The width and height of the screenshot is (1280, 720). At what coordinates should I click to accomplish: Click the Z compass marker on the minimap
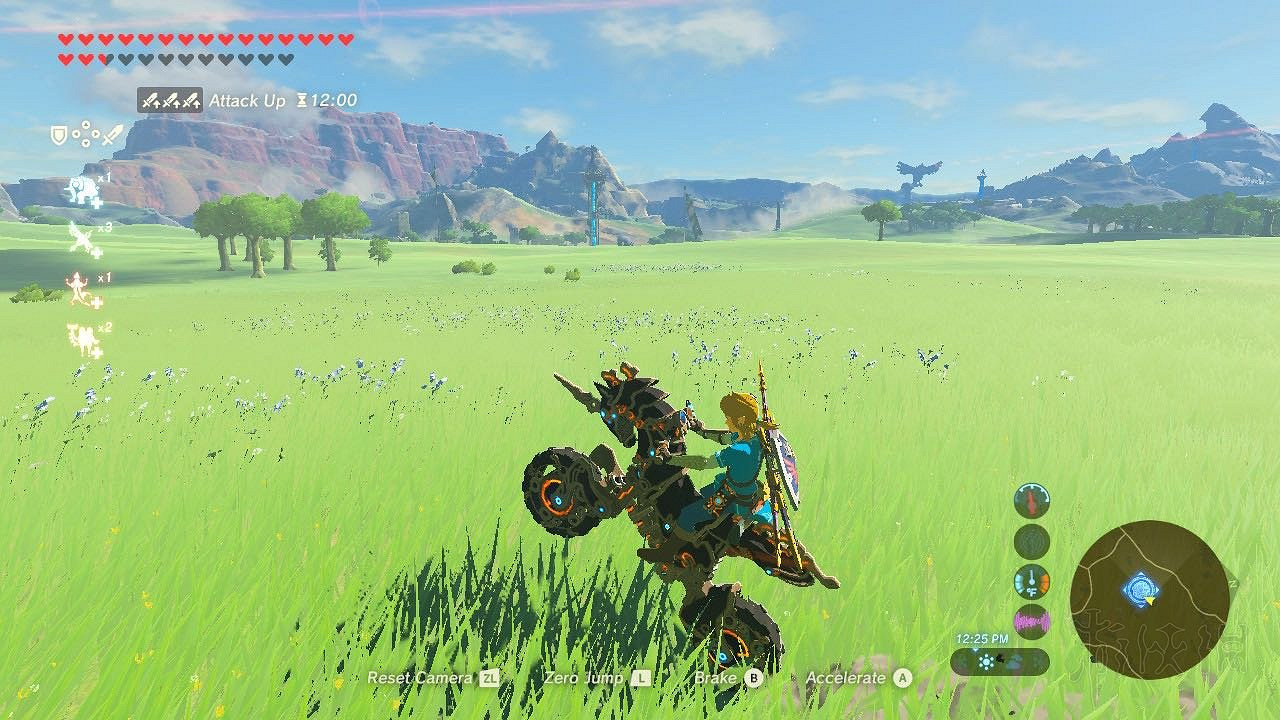[x=1232, y=583]
